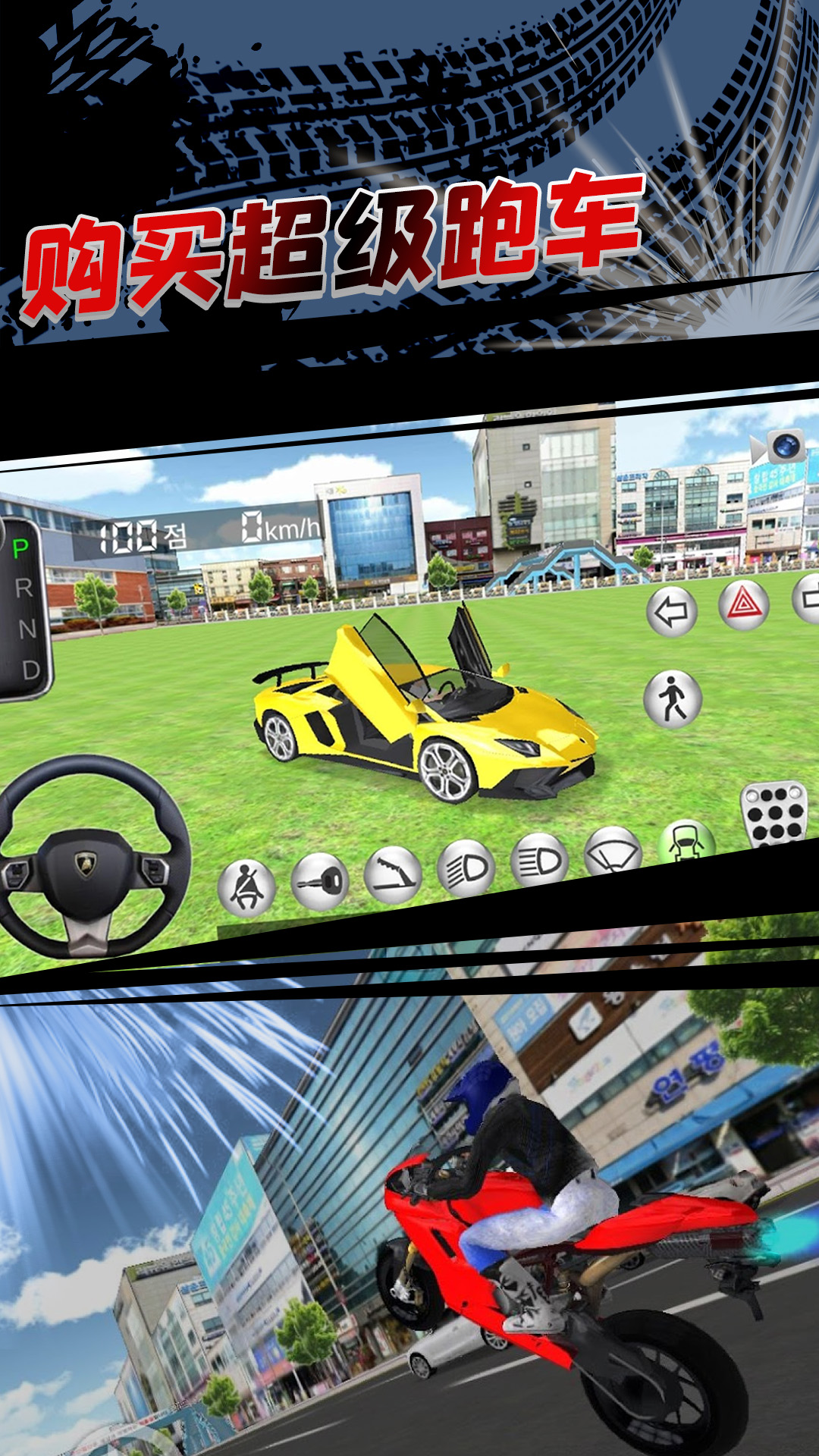Set the gear selector to P
Image resolution: width=819 pixels, height=1456 pixels.
[x=20, y=548]
